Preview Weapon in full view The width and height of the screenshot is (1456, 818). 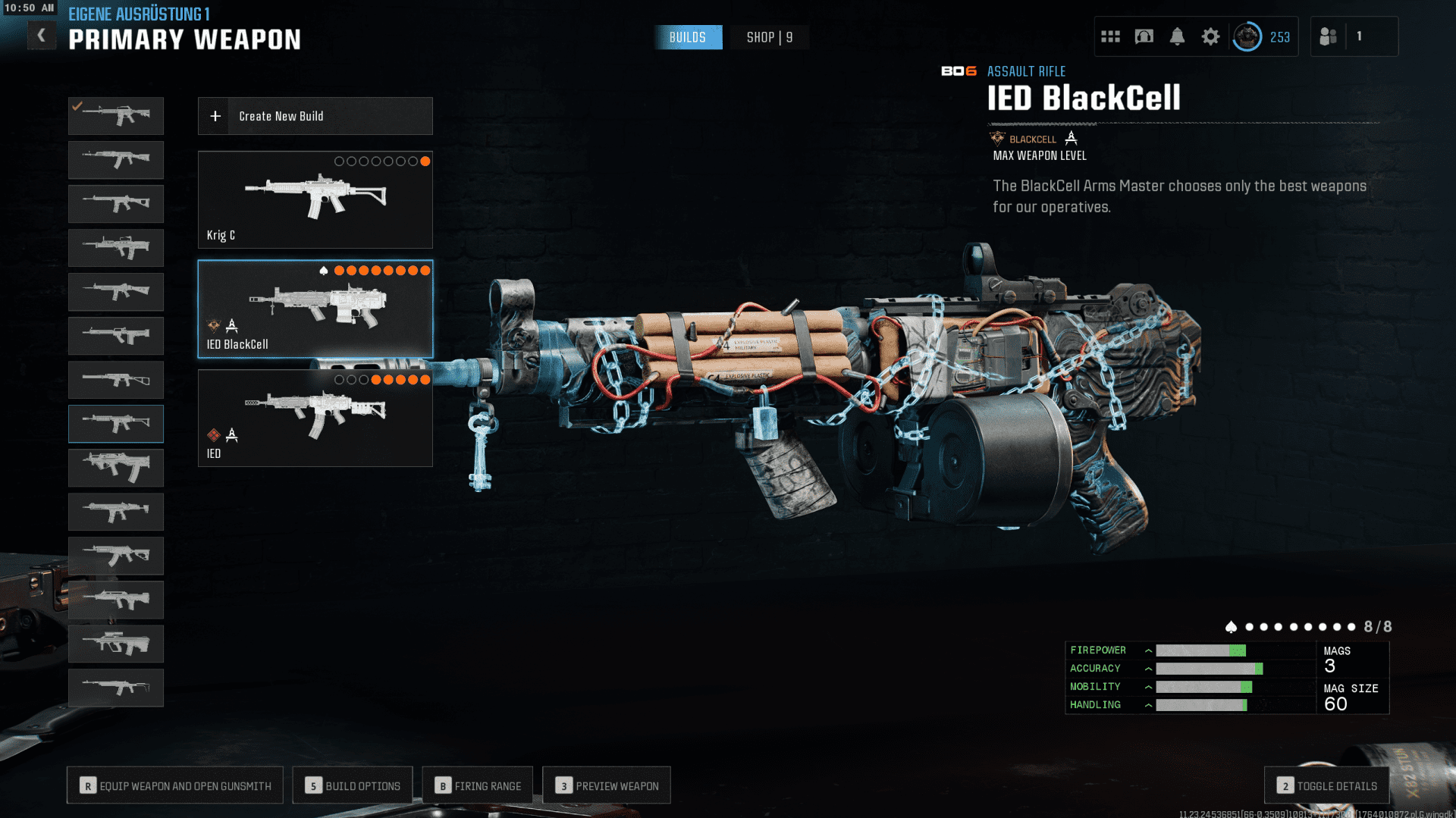(x=607, y=785)
